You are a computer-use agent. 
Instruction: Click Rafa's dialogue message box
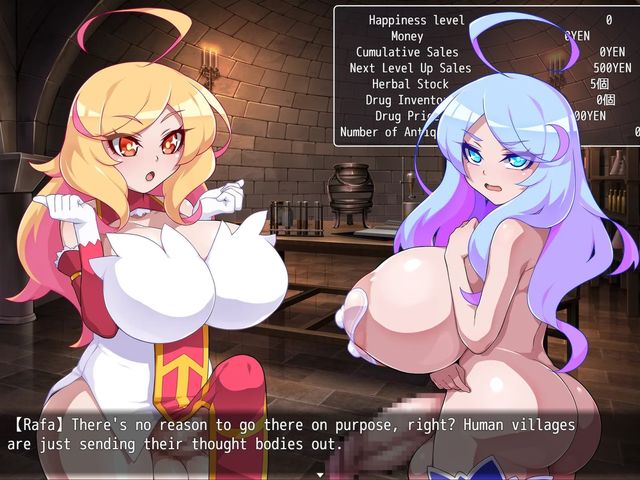click(320, 435)
